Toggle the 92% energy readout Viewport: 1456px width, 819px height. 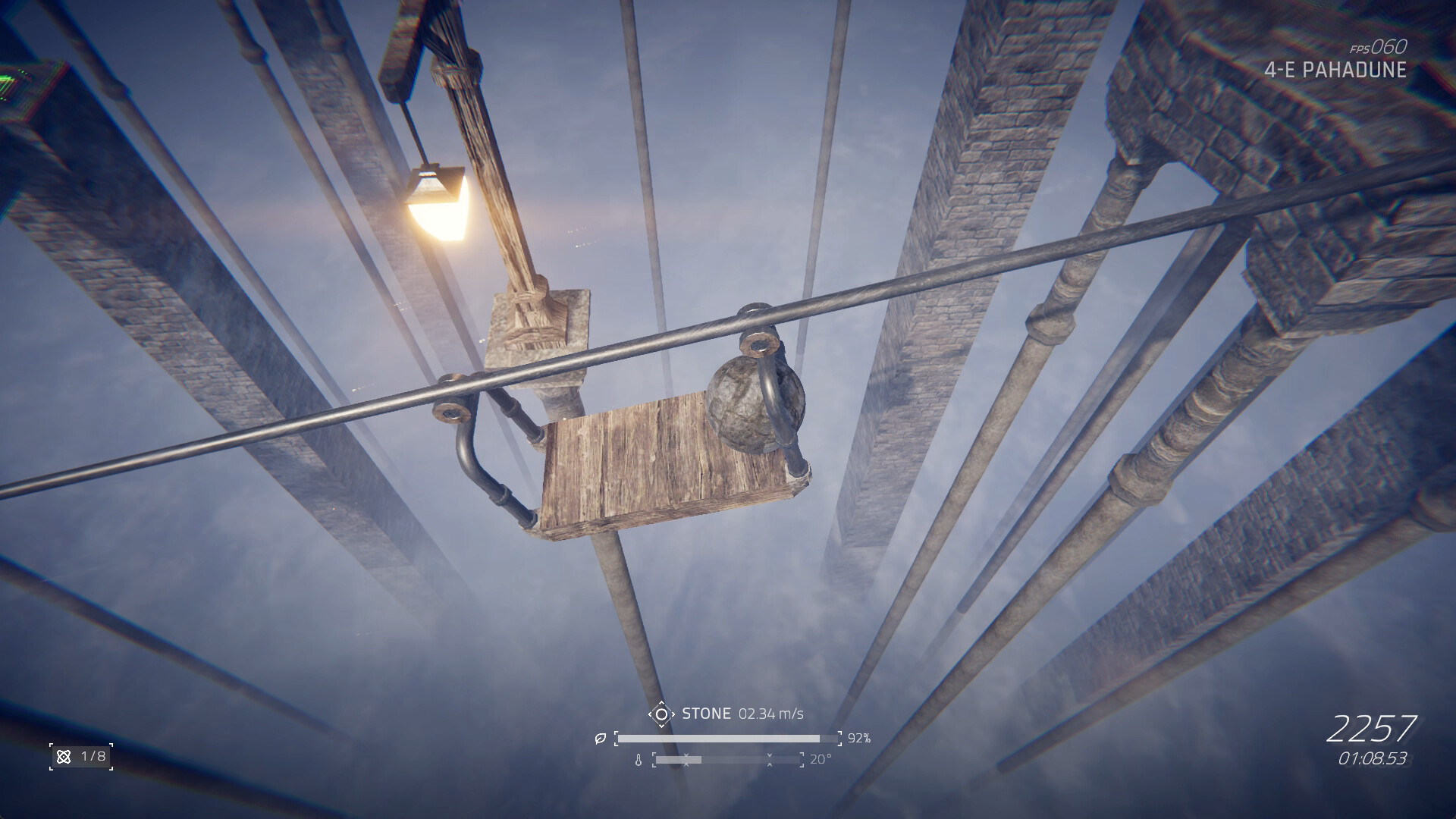pos(859,739)
